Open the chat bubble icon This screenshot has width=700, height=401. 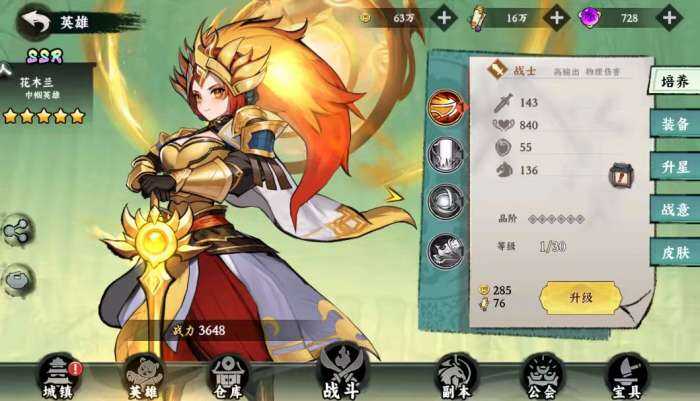(x=16, y=280)
